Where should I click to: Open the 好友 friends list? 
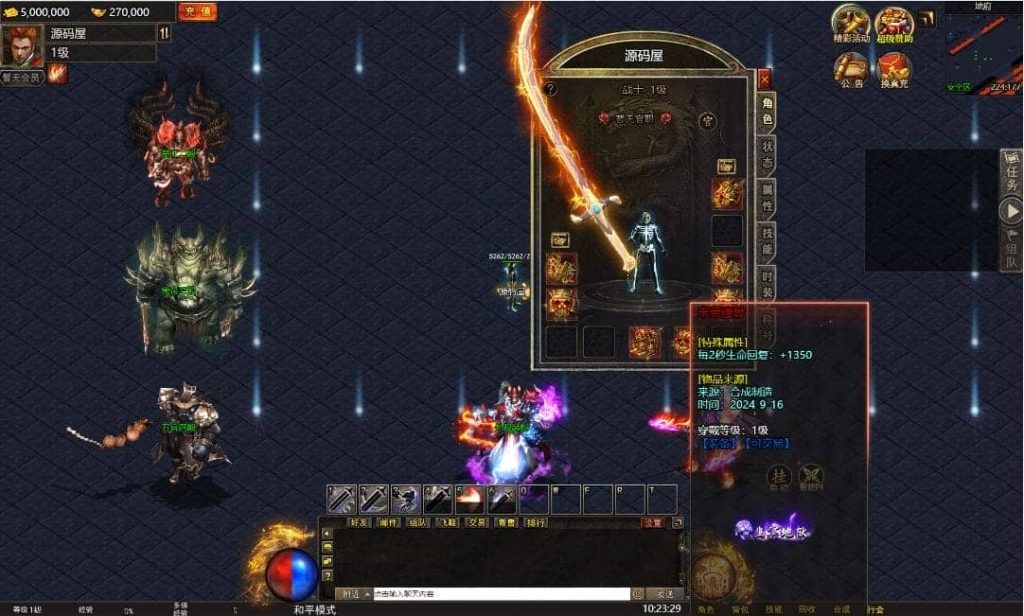pyautogui.click(x=360, y=522)
